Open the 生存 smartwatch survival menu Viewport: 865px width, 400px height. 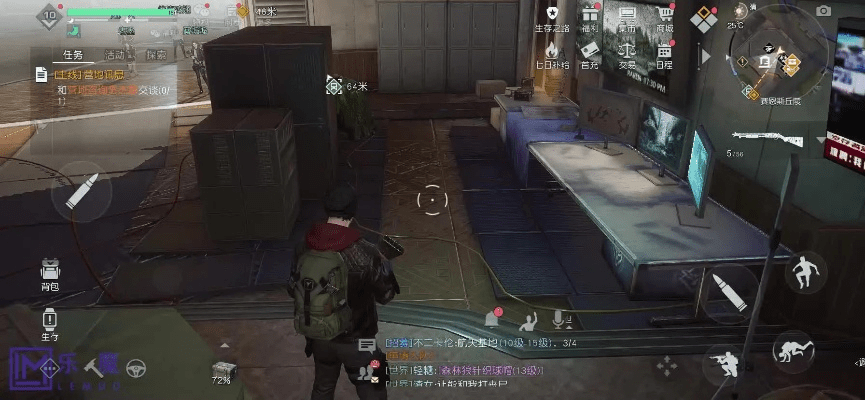[x=49, y=323]
